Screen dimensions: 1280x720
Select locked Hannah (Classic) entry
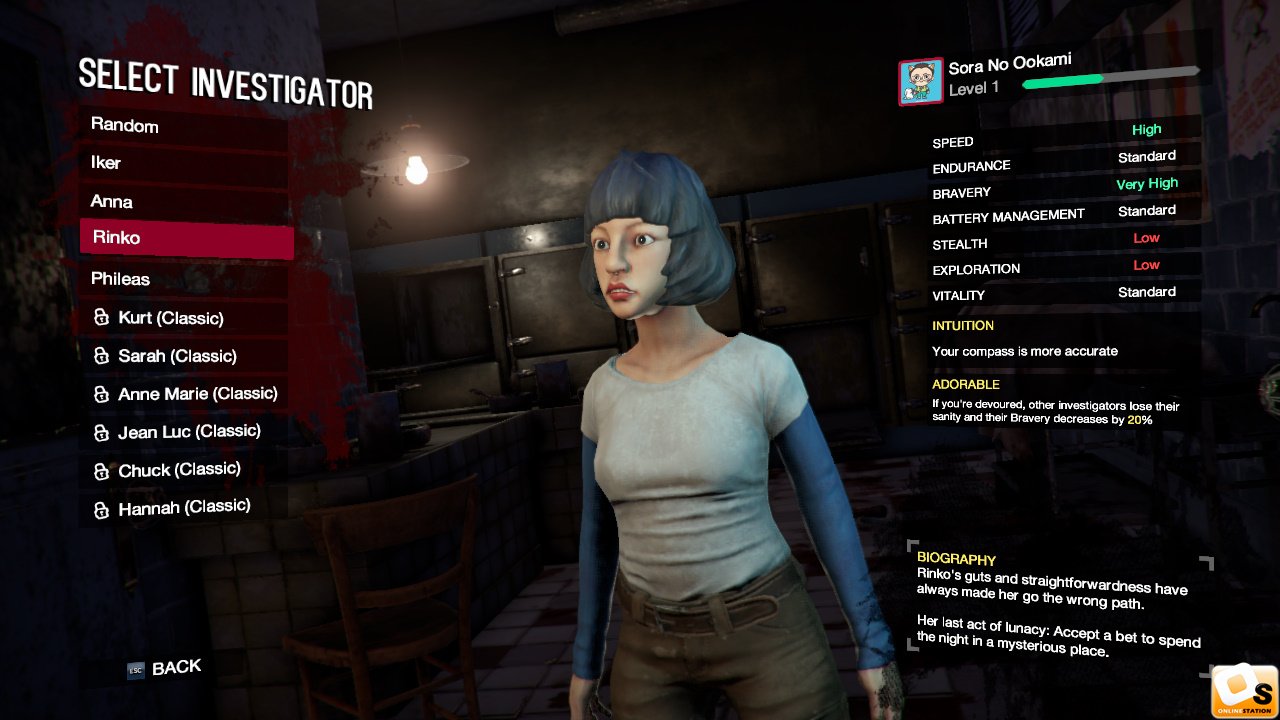[185, 508]
